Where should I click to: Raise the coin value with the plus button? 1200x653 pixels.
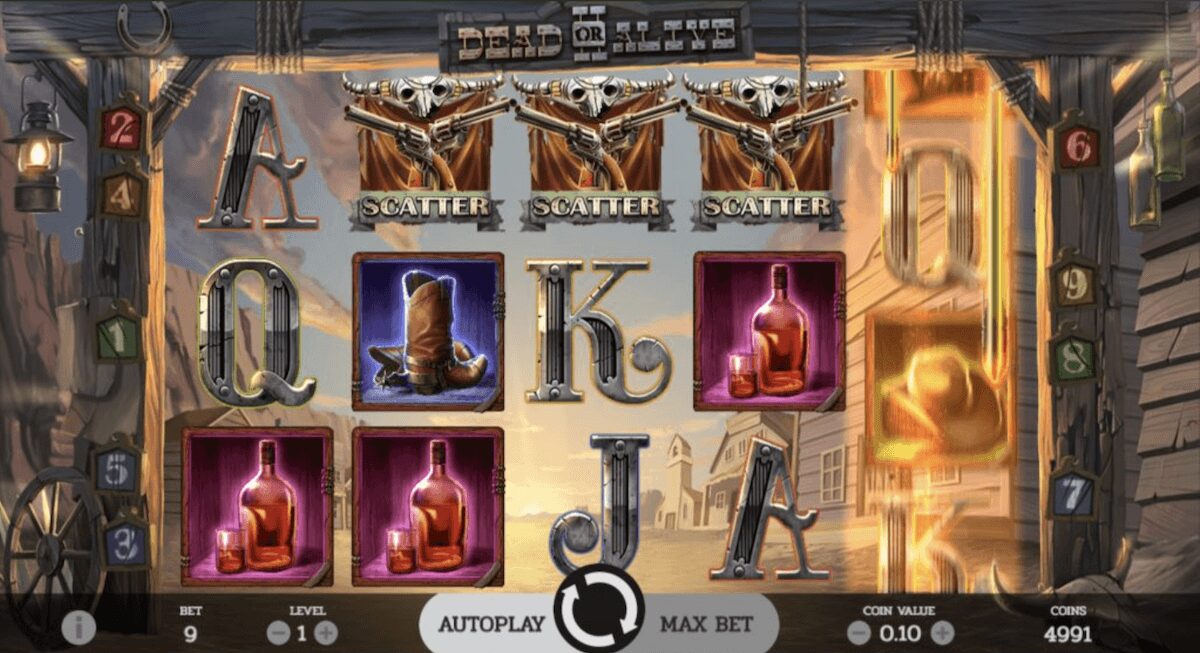942,633
